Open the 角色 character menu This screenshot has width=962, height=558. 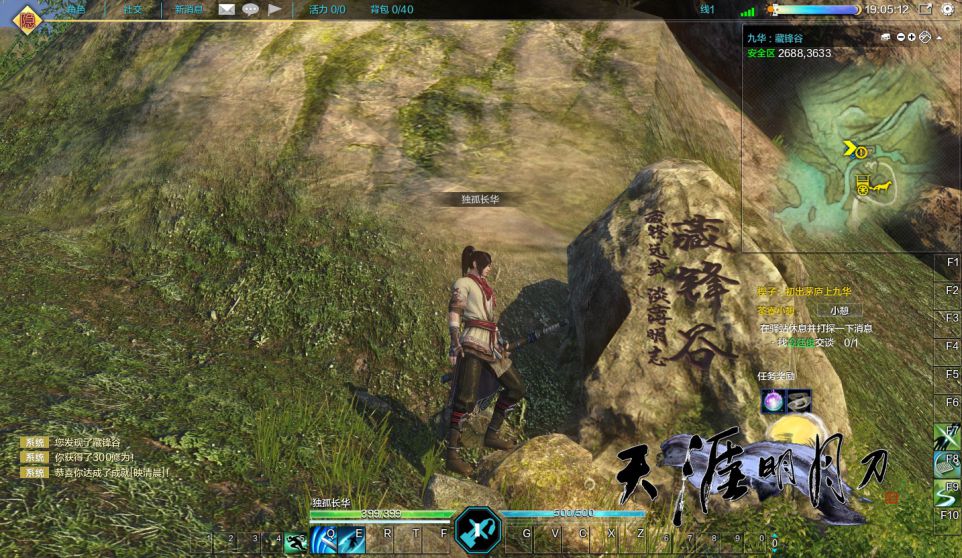click(x=73, y=9)
